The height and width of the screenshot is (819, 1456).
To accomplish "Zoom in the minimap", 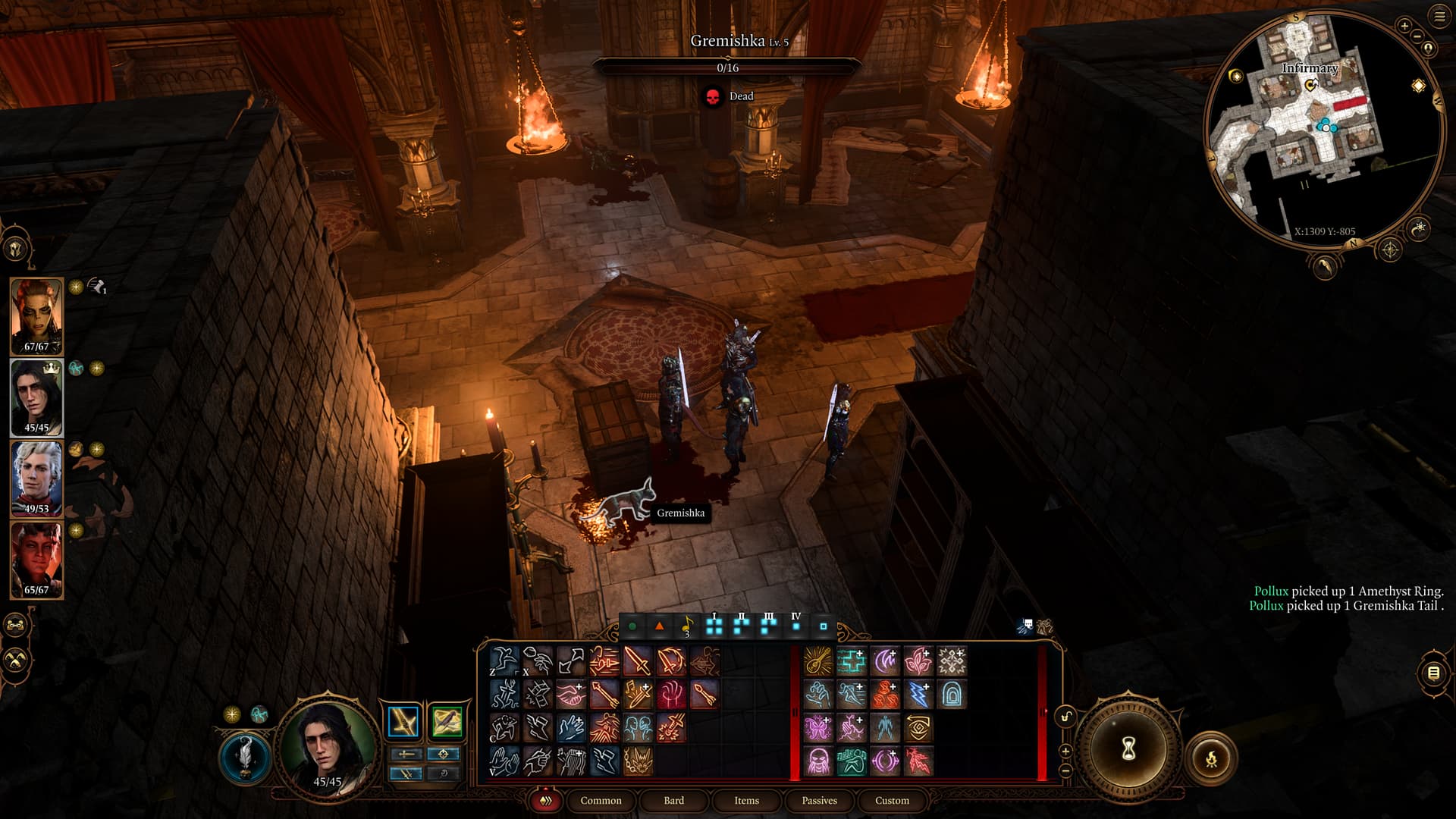I will pyautogui.click(x=1404, y=27).
